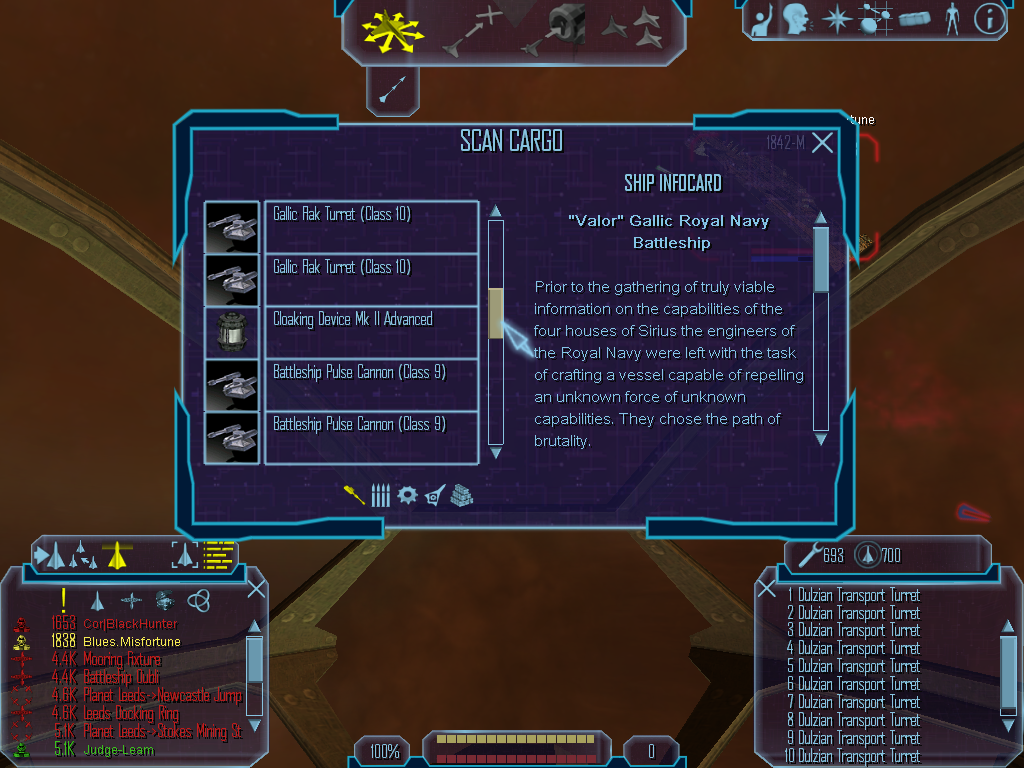Open the chat talking head icon
The height and width of the screenshot is (768, 1024).
click(x=796, y=18)
